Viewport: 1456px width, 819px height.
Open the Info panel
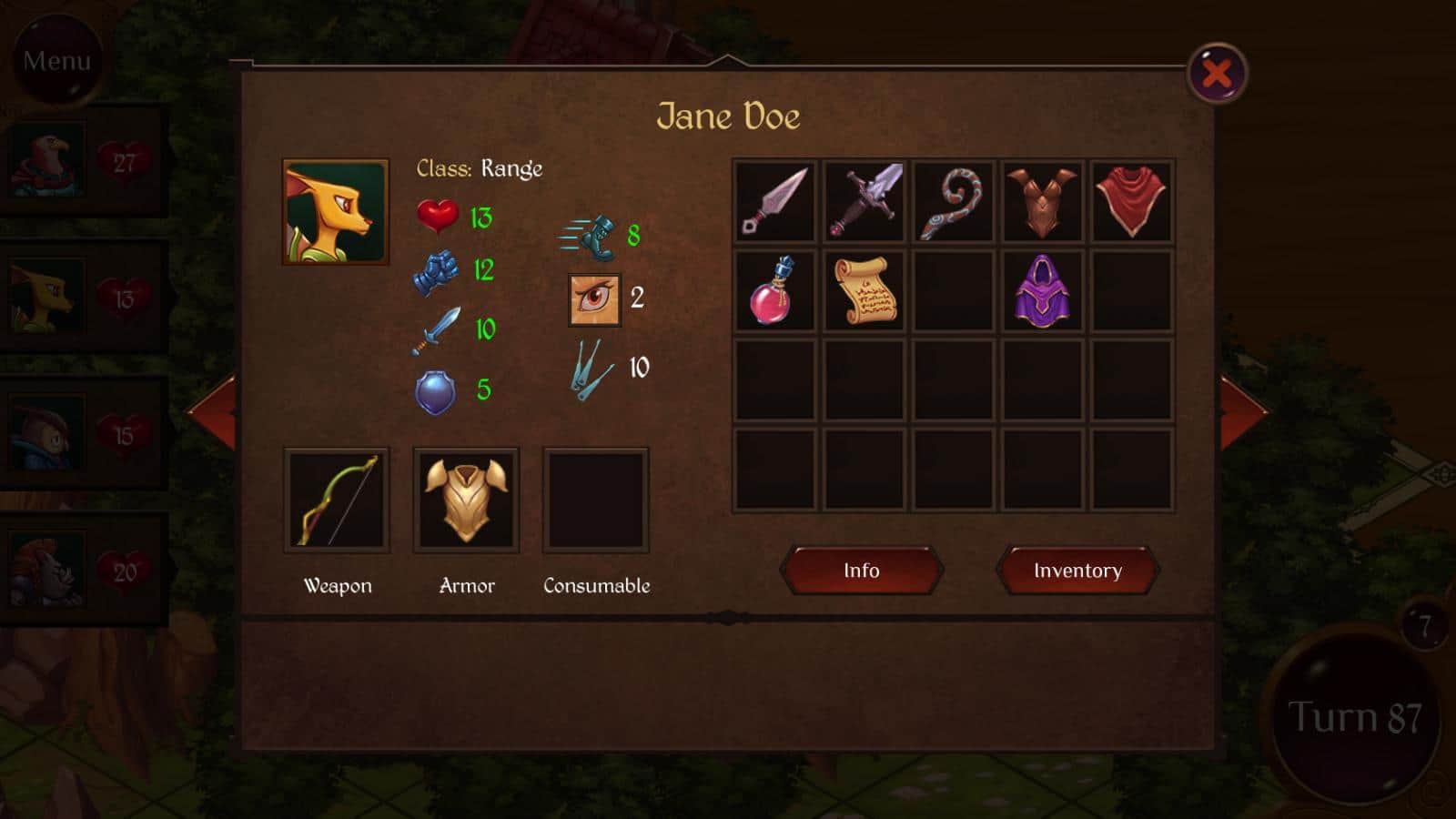click(861, 571)
